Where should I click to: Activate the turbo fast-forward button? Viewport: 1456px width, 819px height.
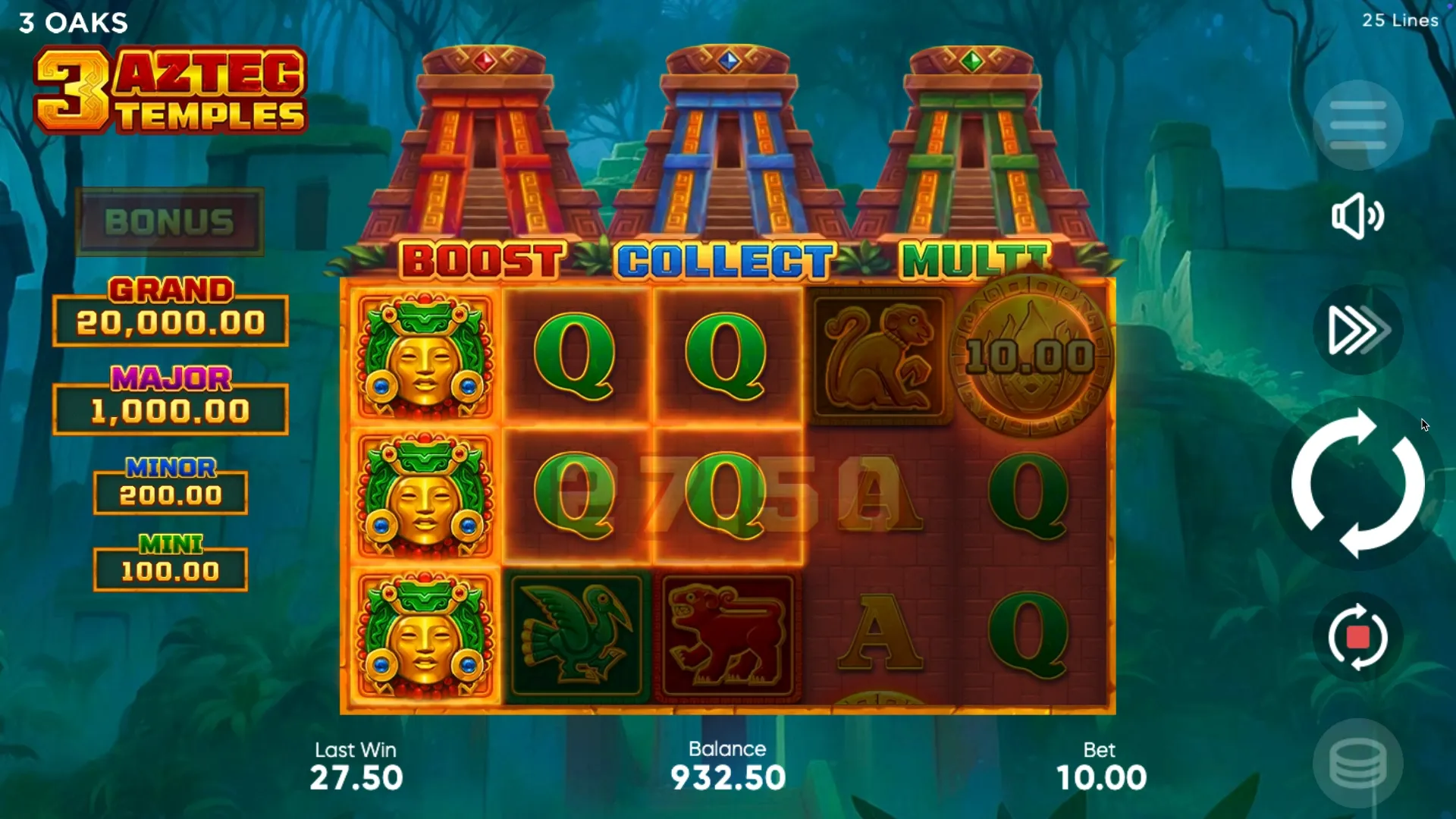(x=1357, y=330)
